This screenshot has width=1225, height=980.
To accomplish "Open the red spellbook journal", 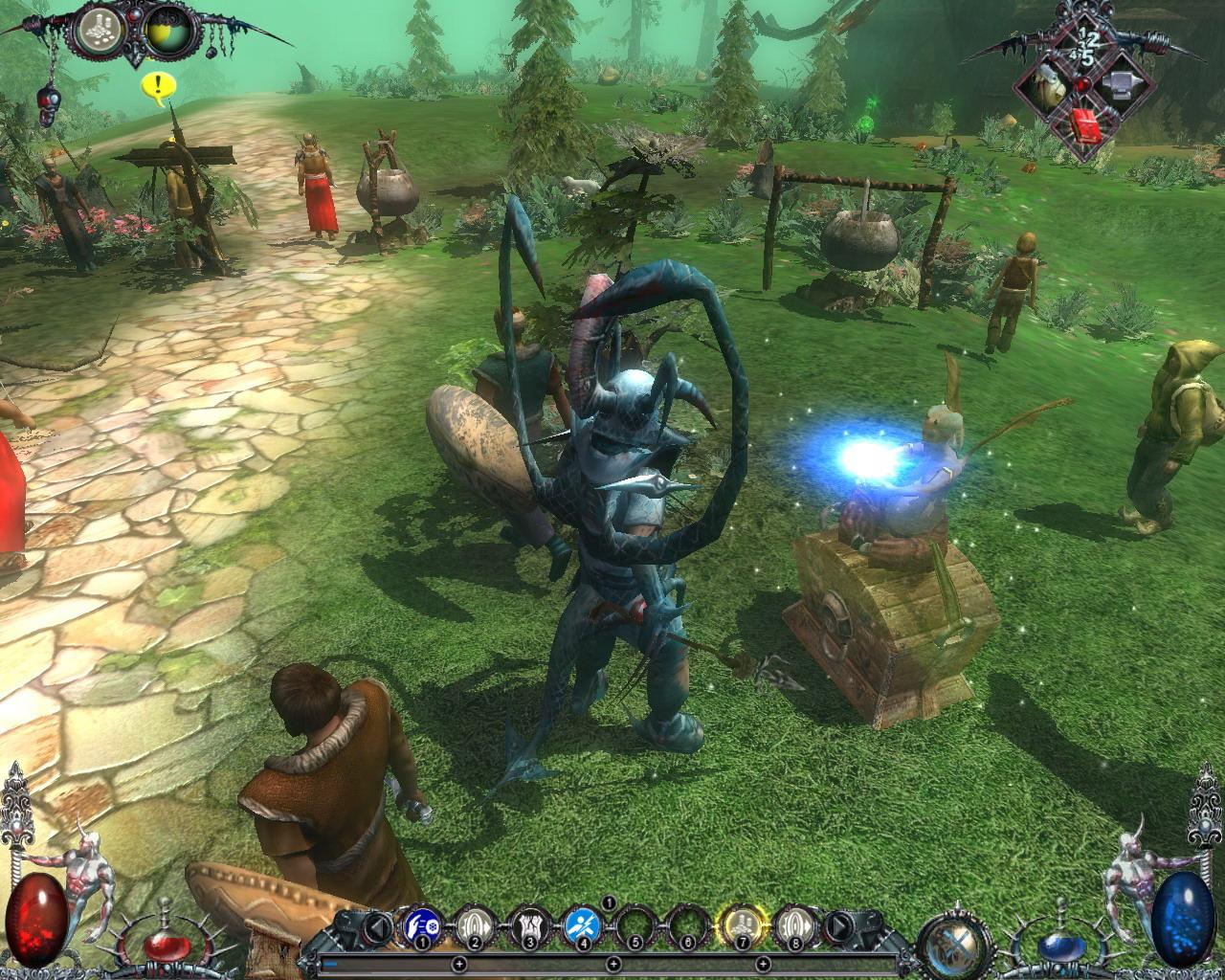I will point(1085,127).
